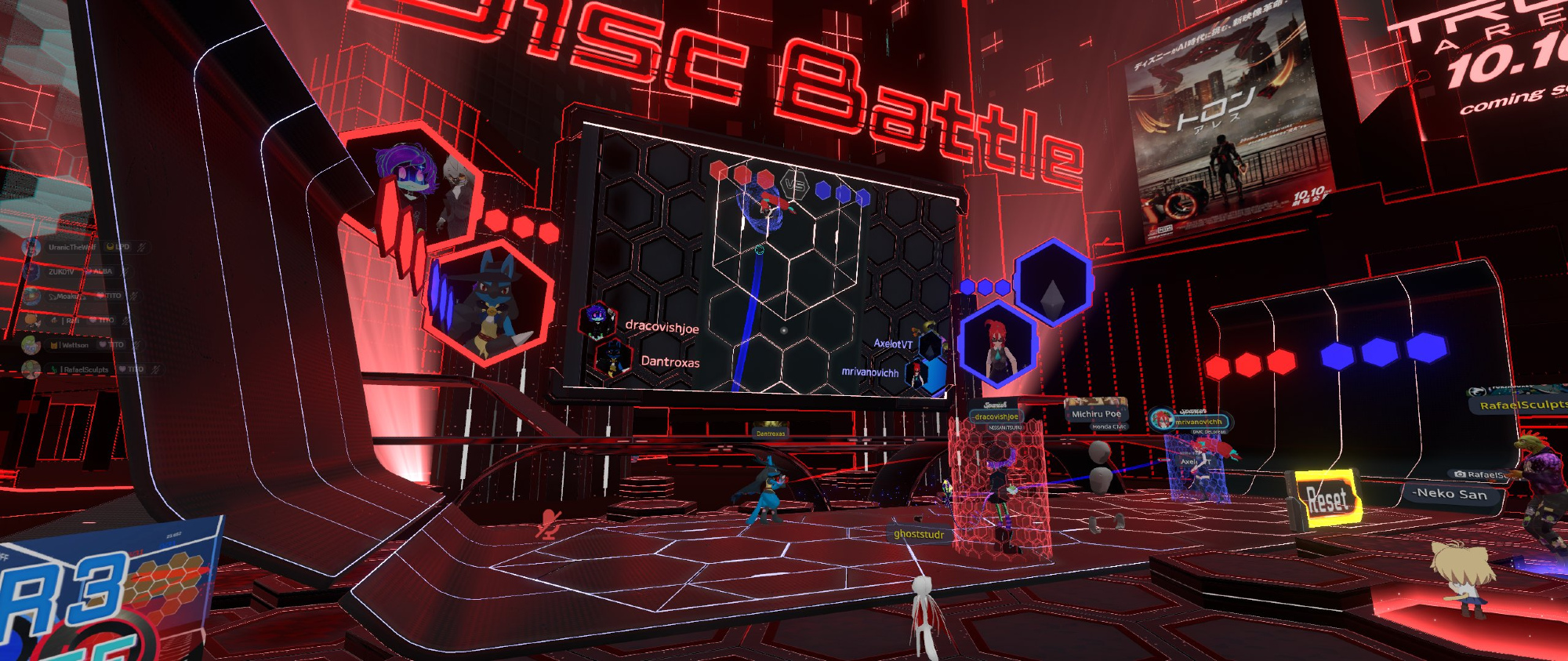Hit the yellow Reset button

click(x=1327, y=499)
